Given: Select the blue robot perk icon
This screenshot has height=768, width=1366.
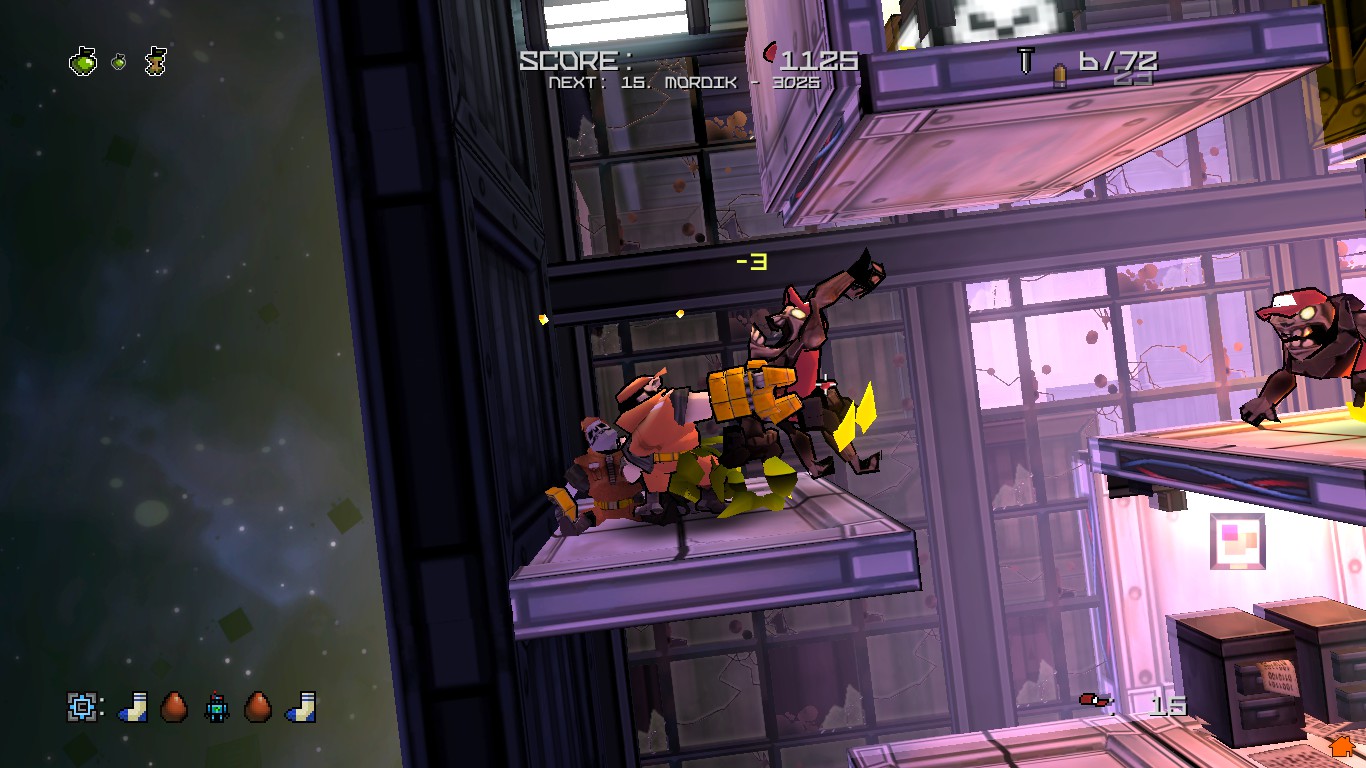Looking at the screenshot, I should (217, 707).
